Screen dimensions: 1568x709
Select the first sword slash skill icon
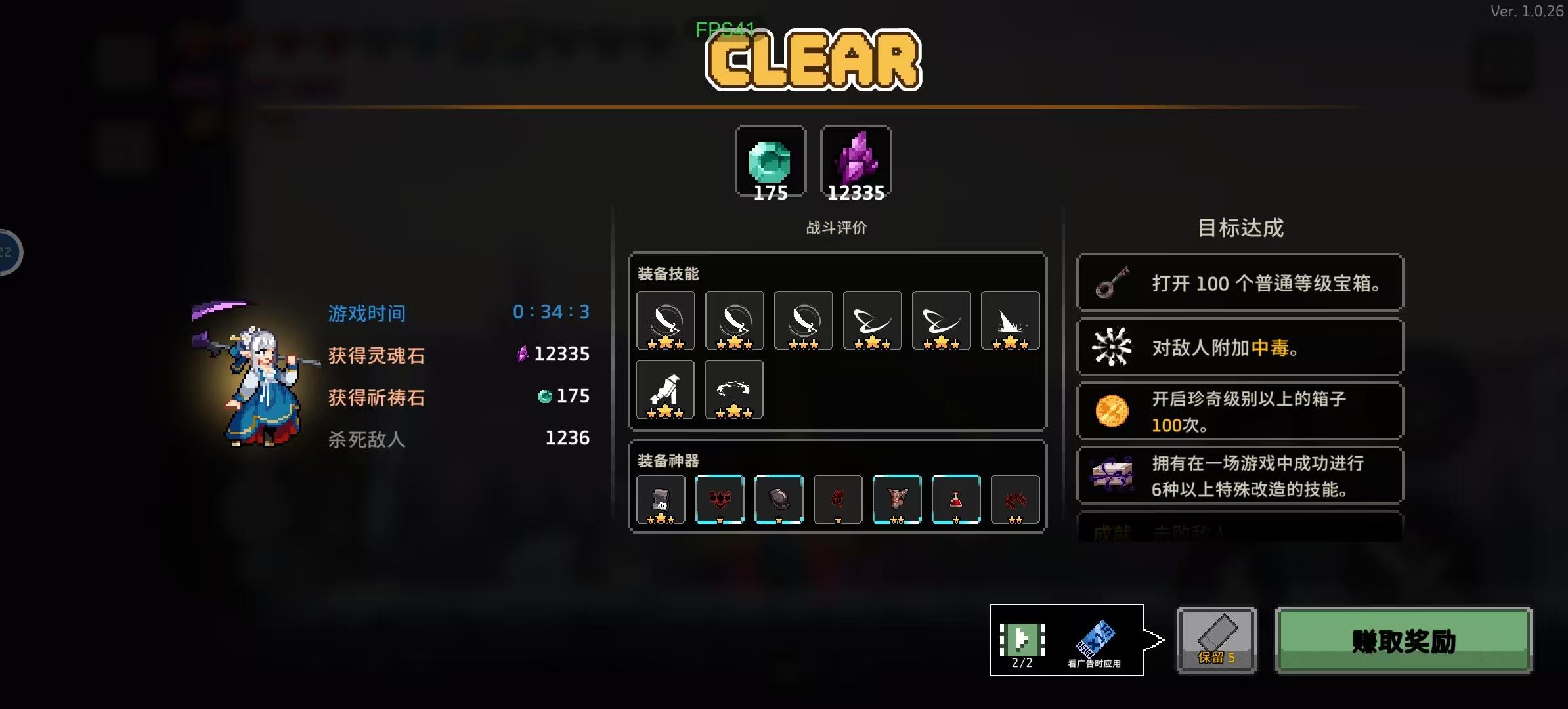[x=665, y=321]
